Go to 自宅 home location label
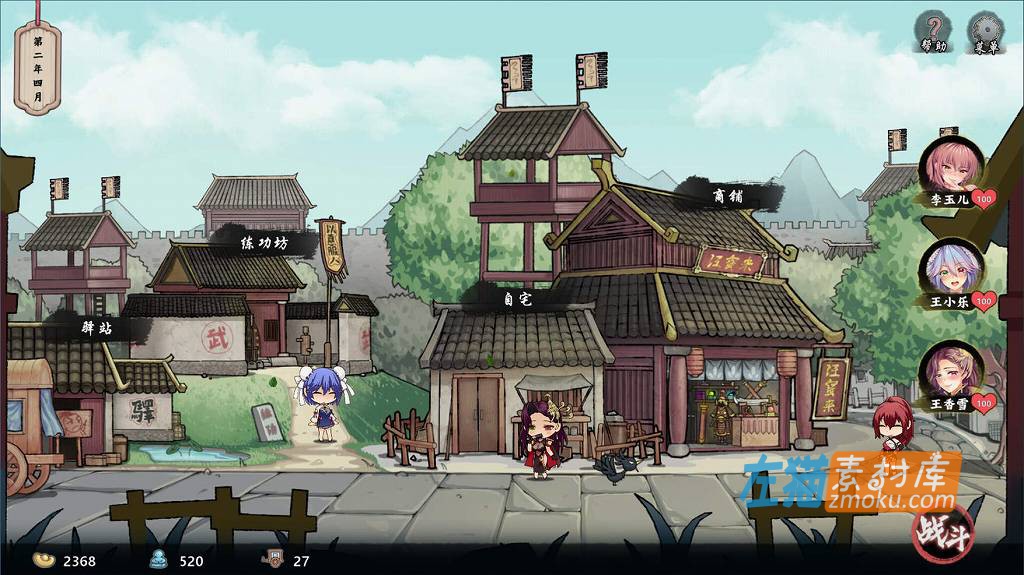1024x575 pixels. [519, 298]
